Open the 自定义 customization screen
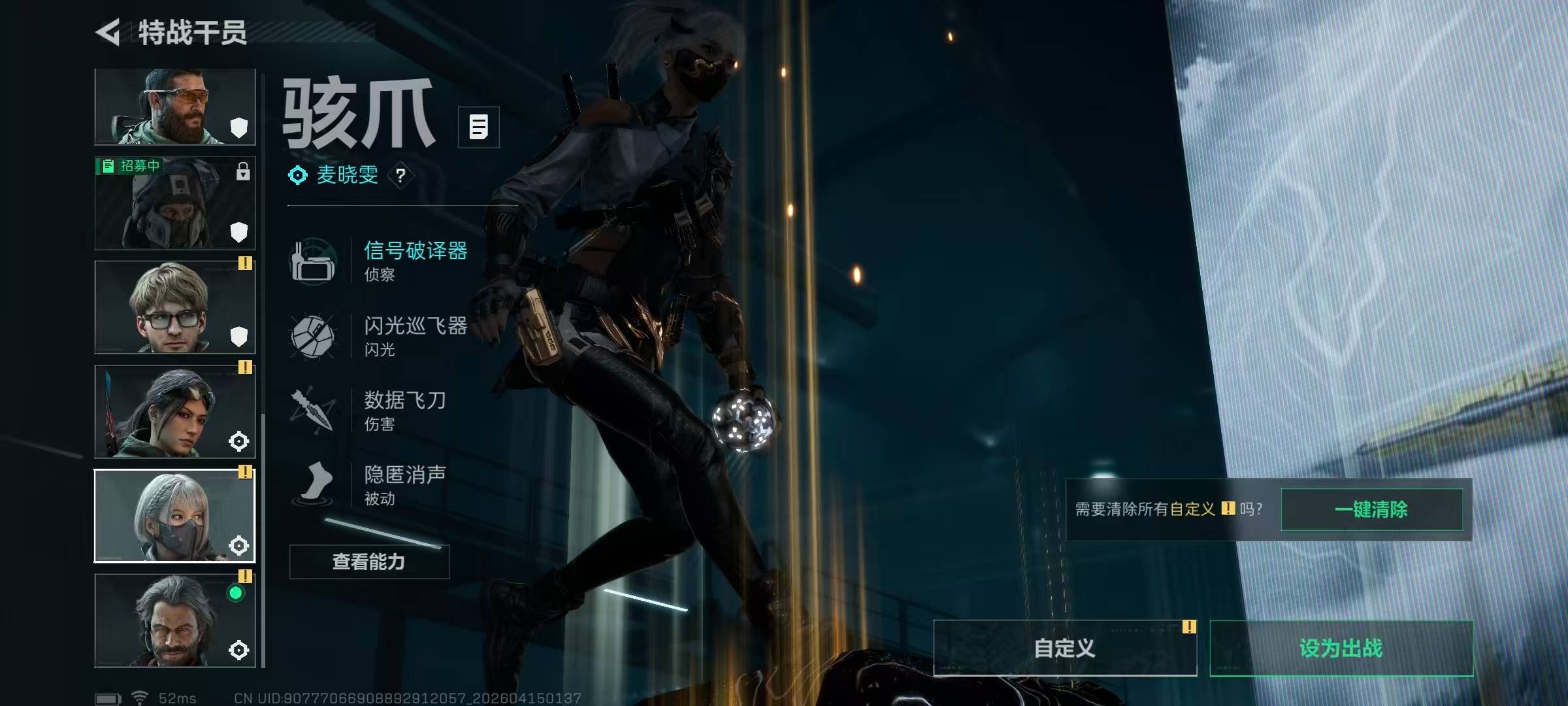This screenshot has height=706, width=1568. tap(1065, 648)
